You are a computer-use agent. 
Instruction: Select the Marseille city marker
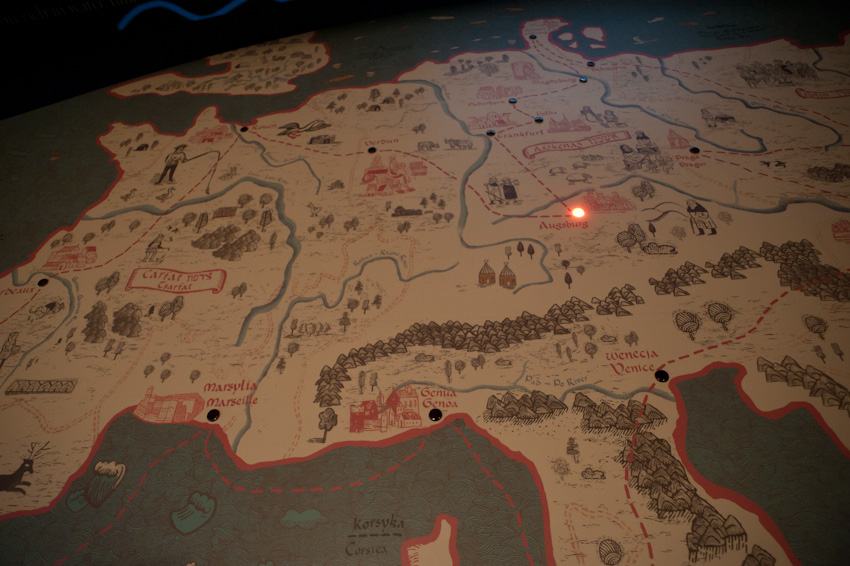(x=212, y=415)
